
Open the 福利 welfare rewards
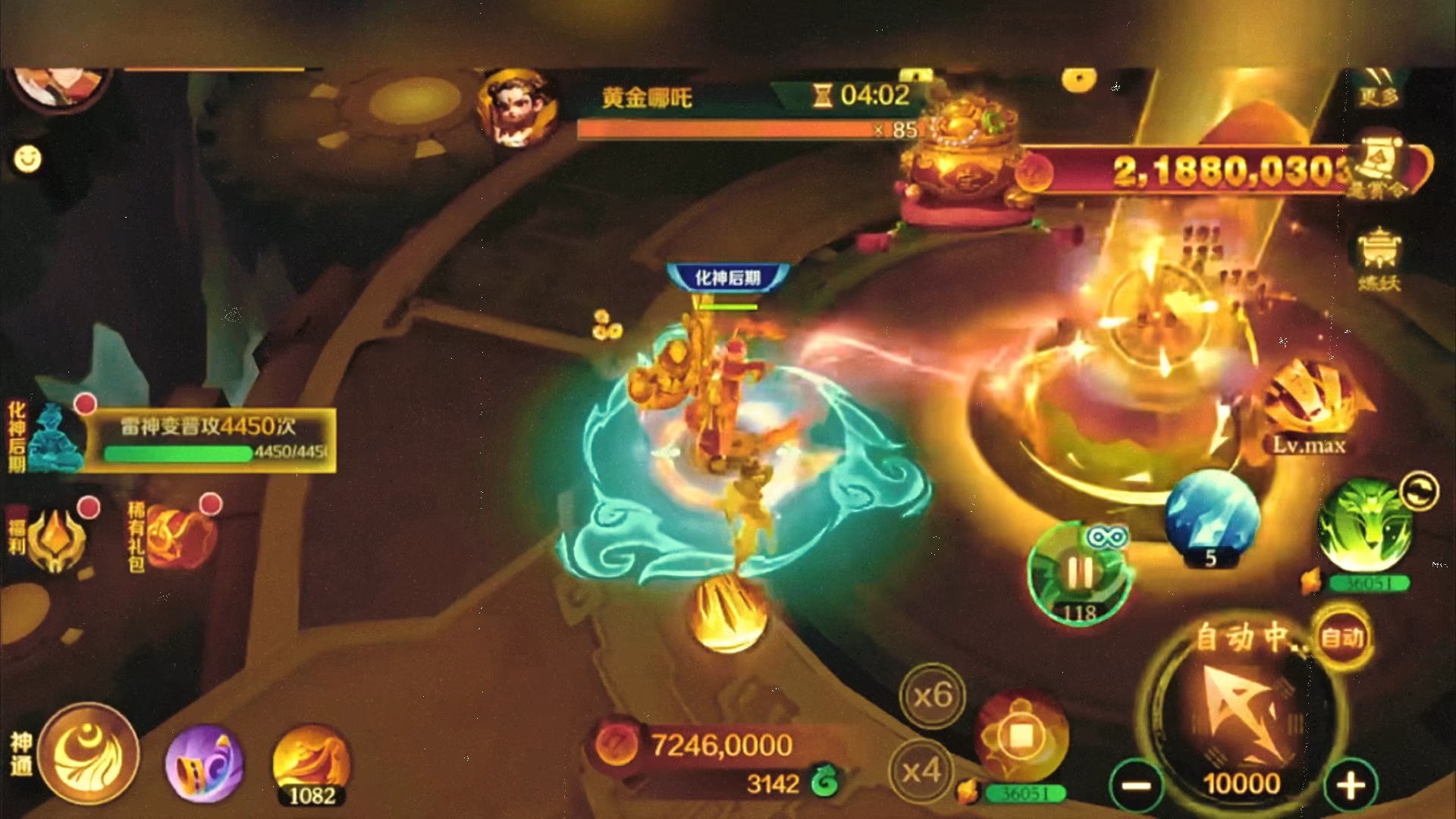pyautogui.click(x=55, y=538)
